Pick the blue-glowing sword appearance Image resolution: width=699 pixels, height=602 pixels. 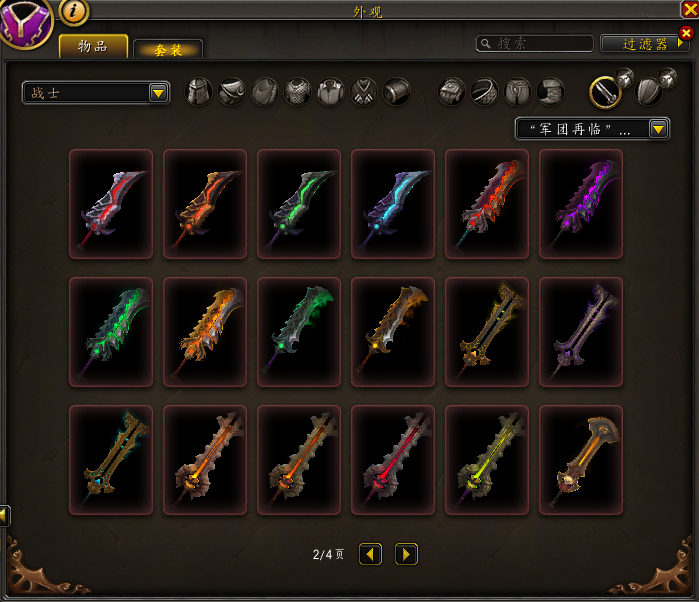pyautogui.click(x=393, y=204)
